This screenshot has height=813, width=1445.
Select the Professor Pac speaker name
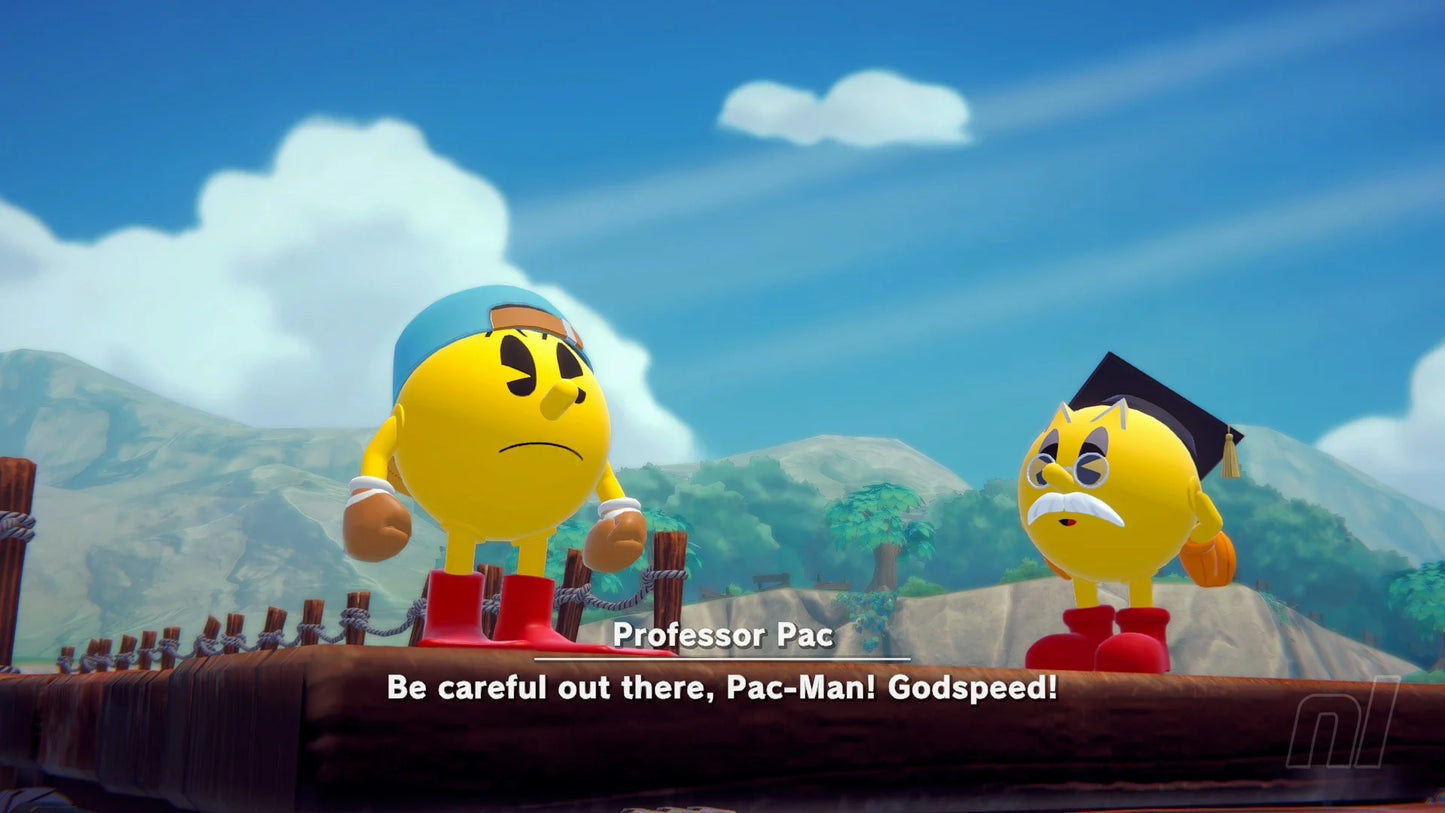(x=723, y=635)
